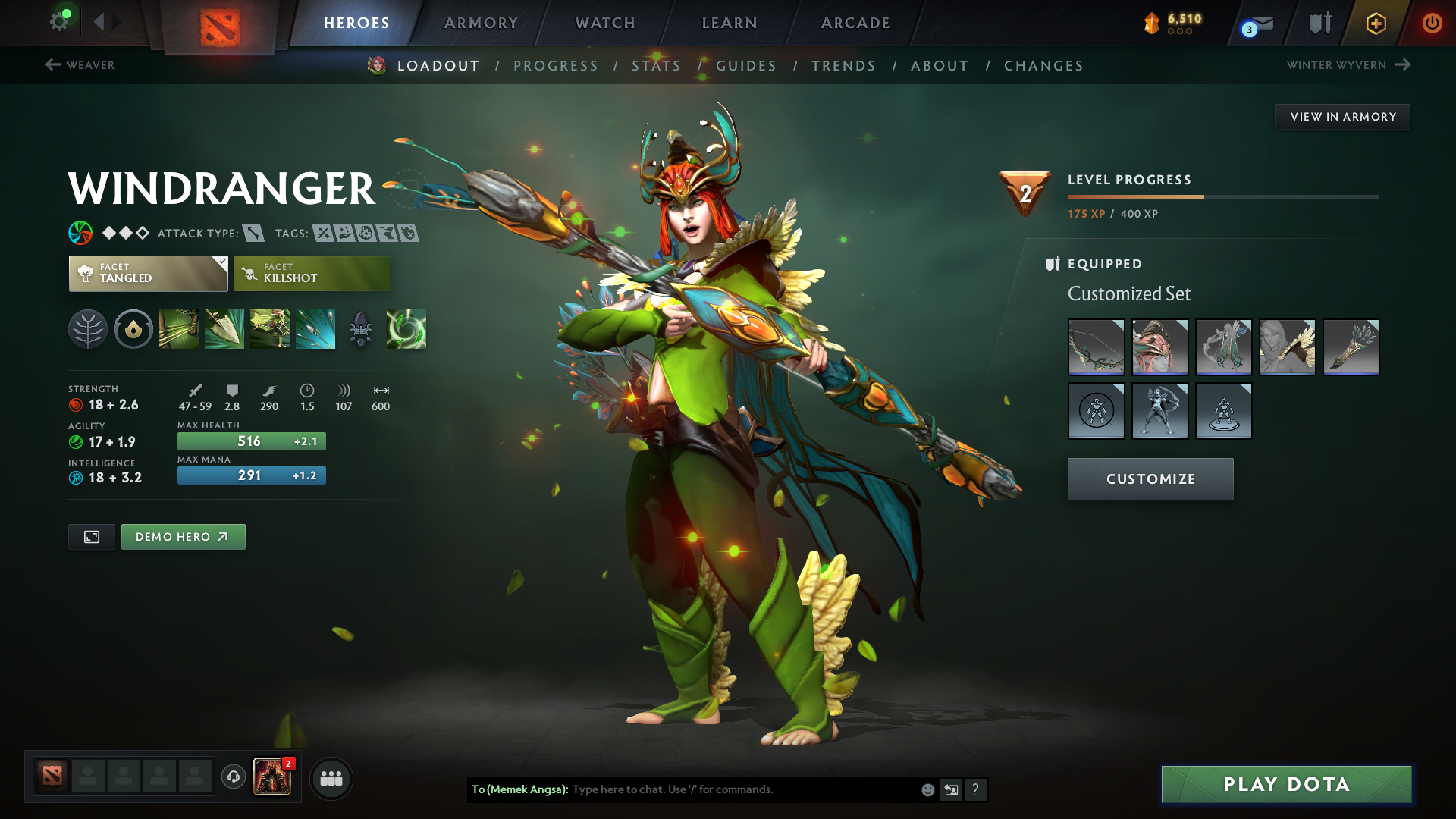The height and width of the screenshot is (819, 1456).
Task: Open the Customize loadout button
Action: coord(1150,479)
